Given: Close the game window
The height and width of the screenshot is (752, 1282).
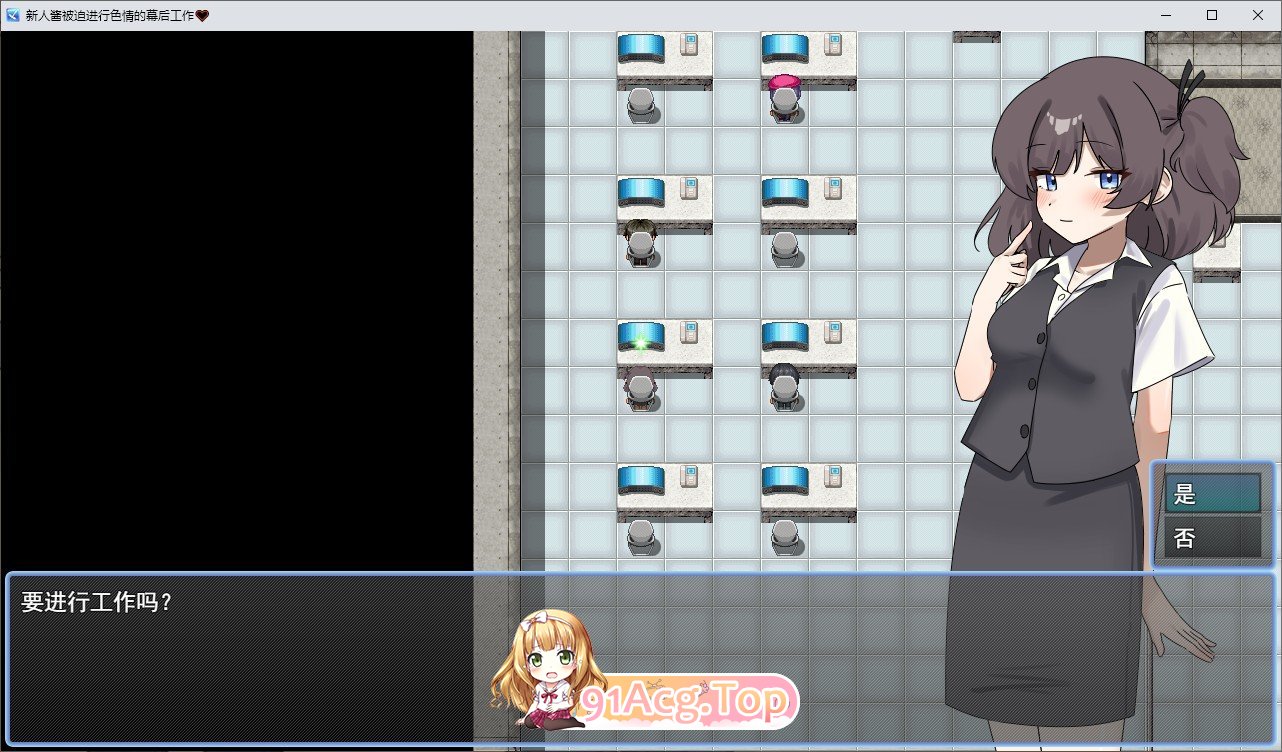Looking at the screenshot, I should tap(1258, 15).
